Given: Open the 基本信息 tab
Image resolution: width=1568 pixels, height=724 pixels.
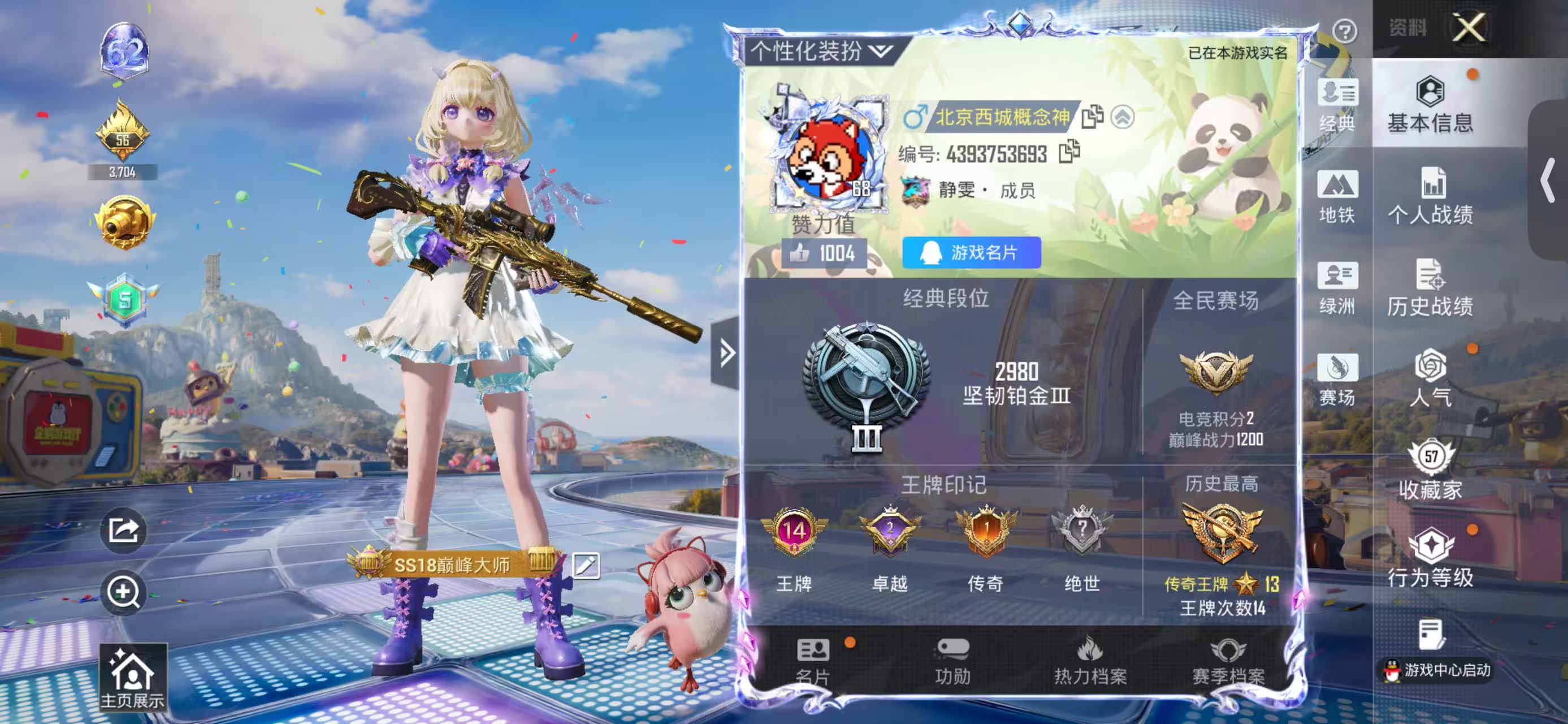Looking at the screenshot, I should pyautogui.click(x=1430, y=105).
